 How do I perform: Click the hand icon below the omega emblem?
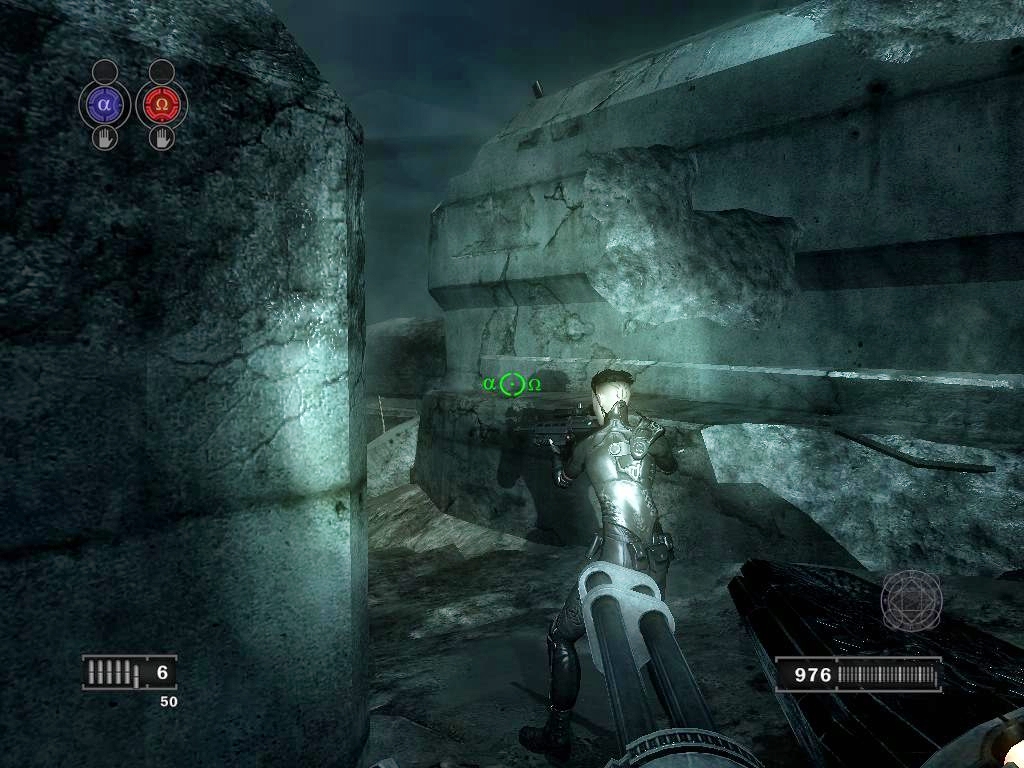click(161, 137)
